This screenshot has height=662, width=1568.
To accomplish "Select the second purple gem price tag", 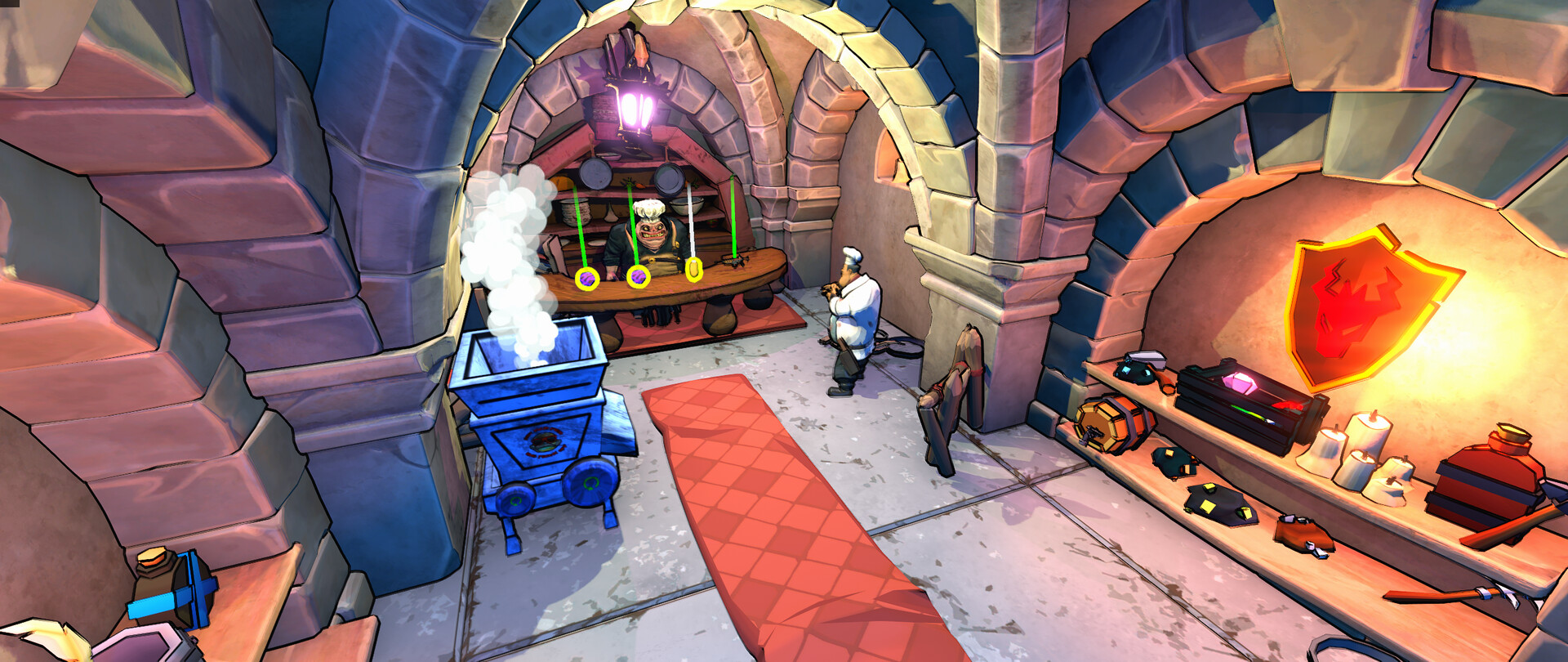I will point(638,277).
